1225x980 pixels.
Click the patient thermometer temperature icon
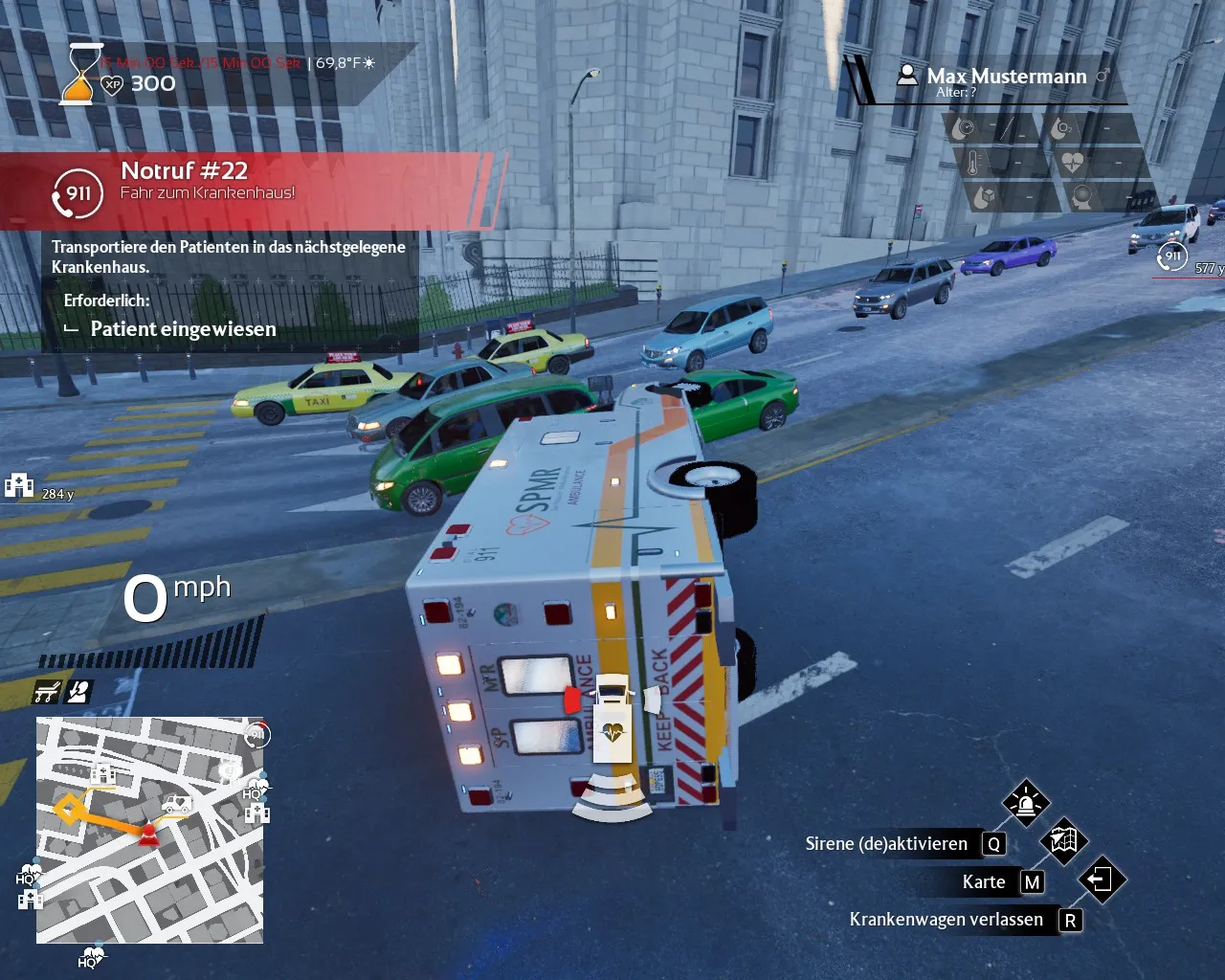coord(973,163)
